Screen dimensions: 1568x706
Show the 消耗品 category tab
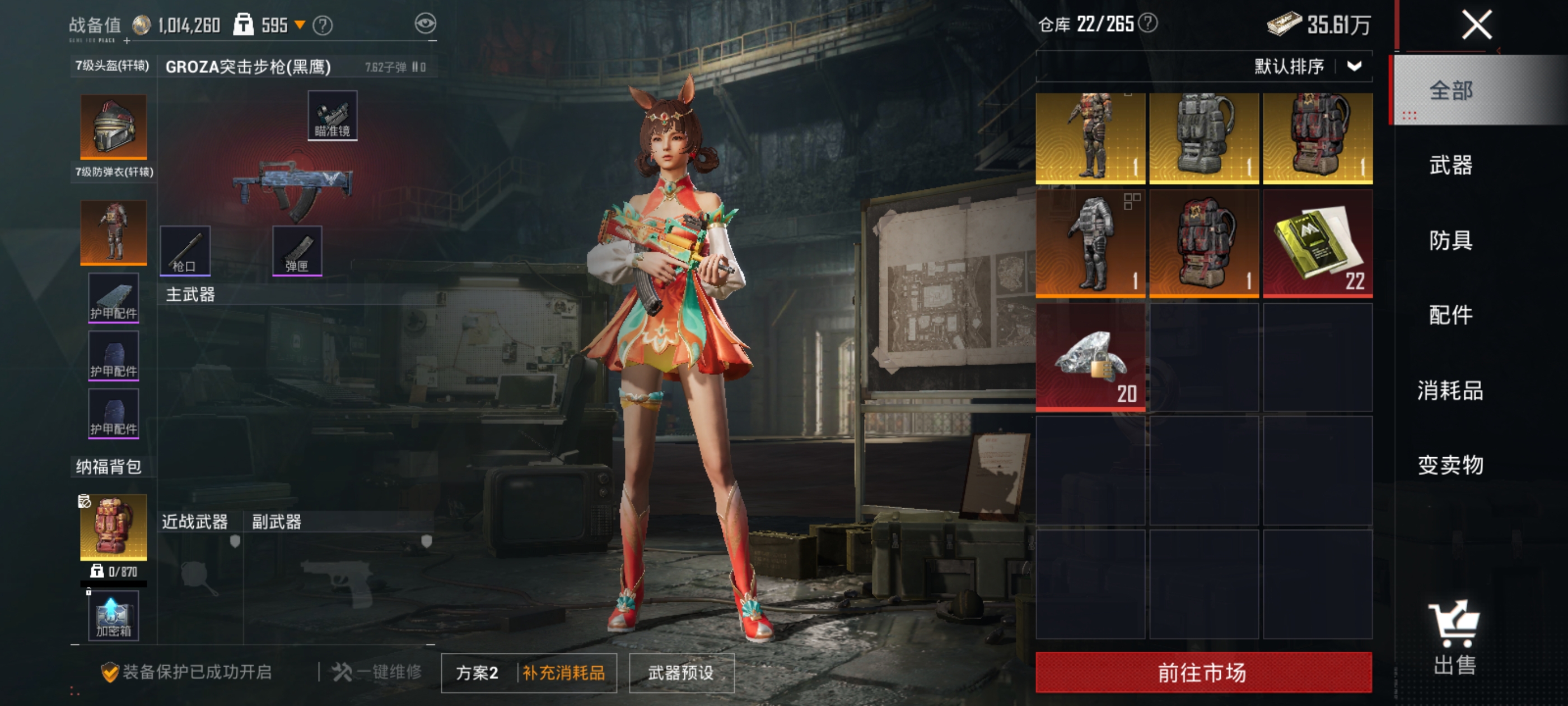tap(1450, 391)
